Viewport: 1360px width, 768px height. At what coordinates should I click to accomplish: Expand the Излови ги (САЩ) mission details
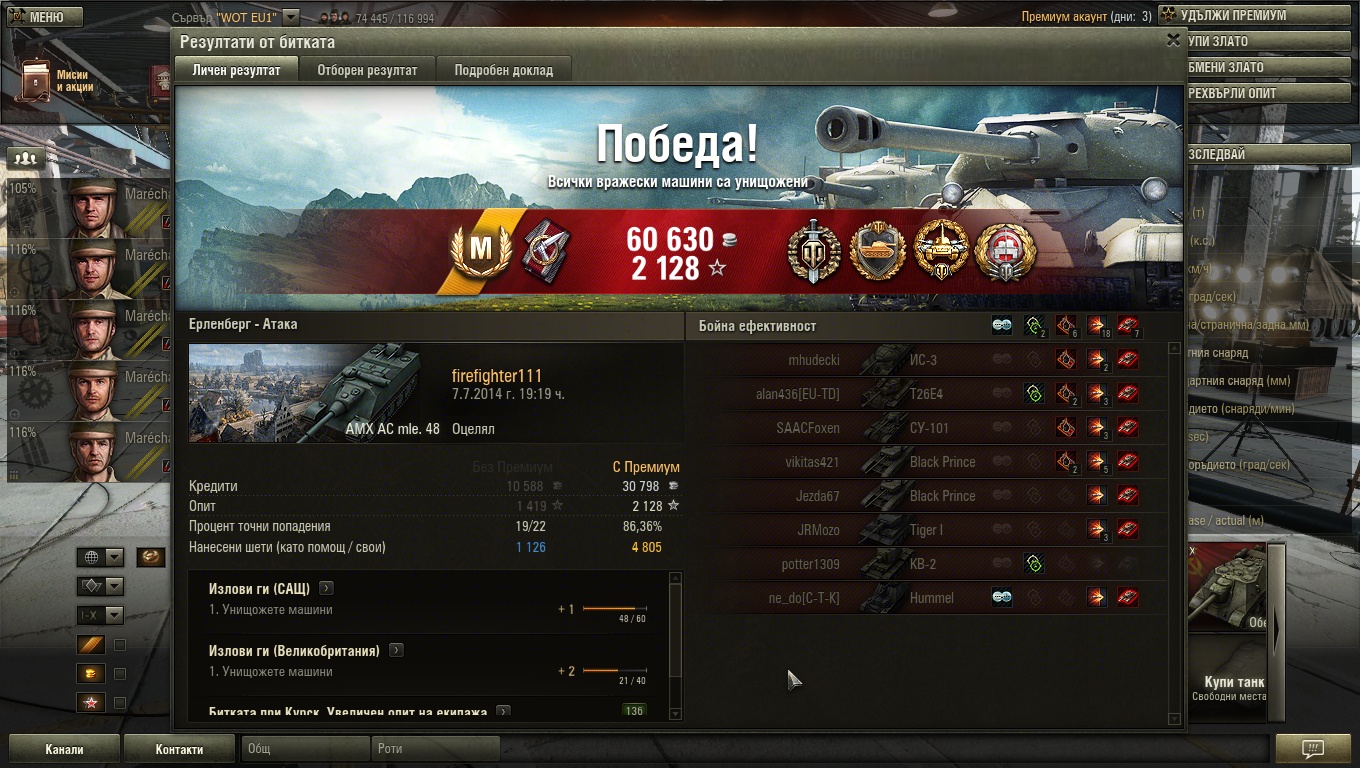point(326,588)
